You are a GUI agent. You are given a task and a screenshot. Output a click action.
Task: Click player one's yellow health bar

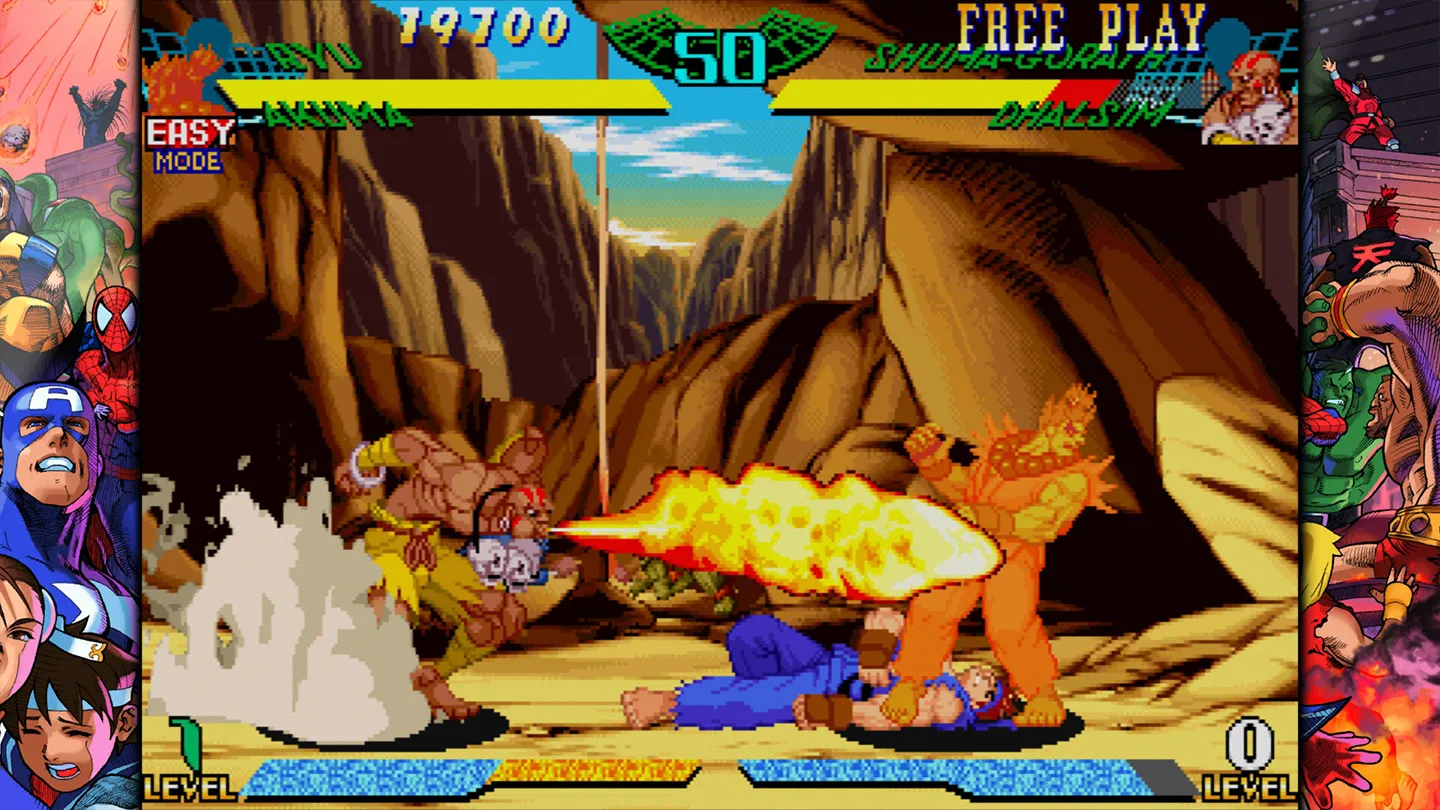tap(440, 87)
